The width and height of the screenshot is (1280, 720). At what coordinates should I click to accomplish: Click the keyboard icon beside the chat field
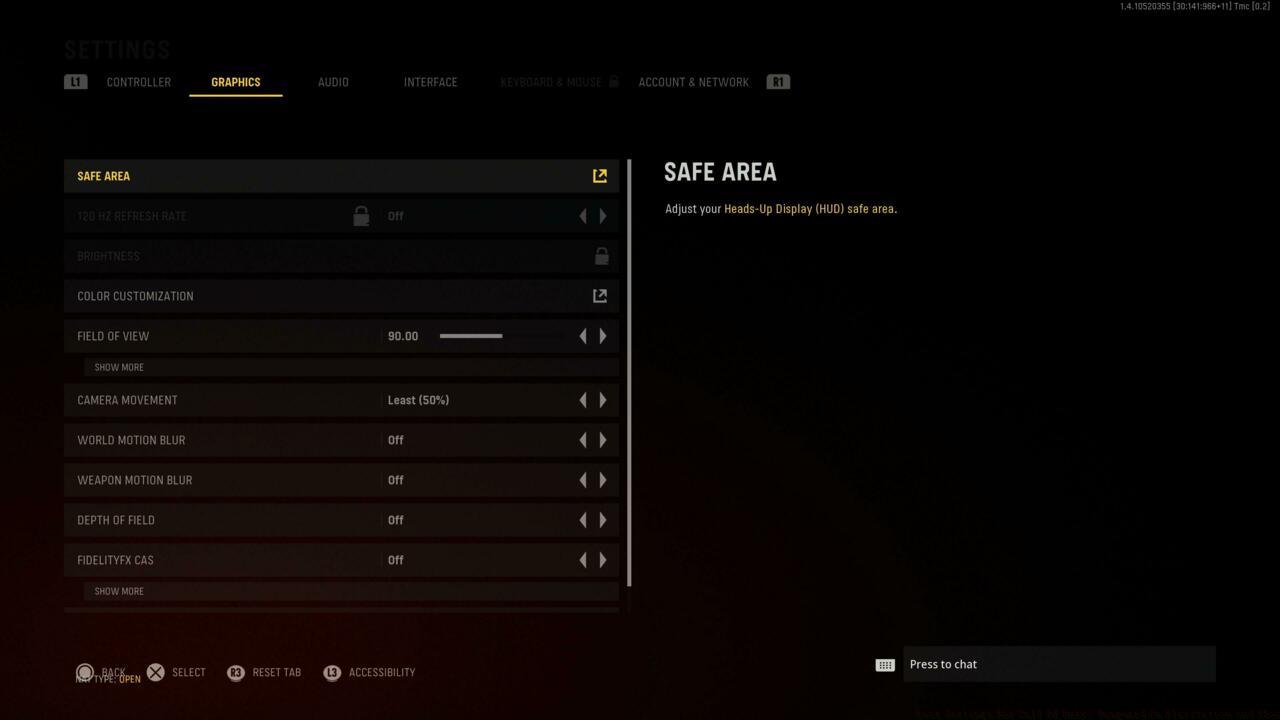coord(884,664)
